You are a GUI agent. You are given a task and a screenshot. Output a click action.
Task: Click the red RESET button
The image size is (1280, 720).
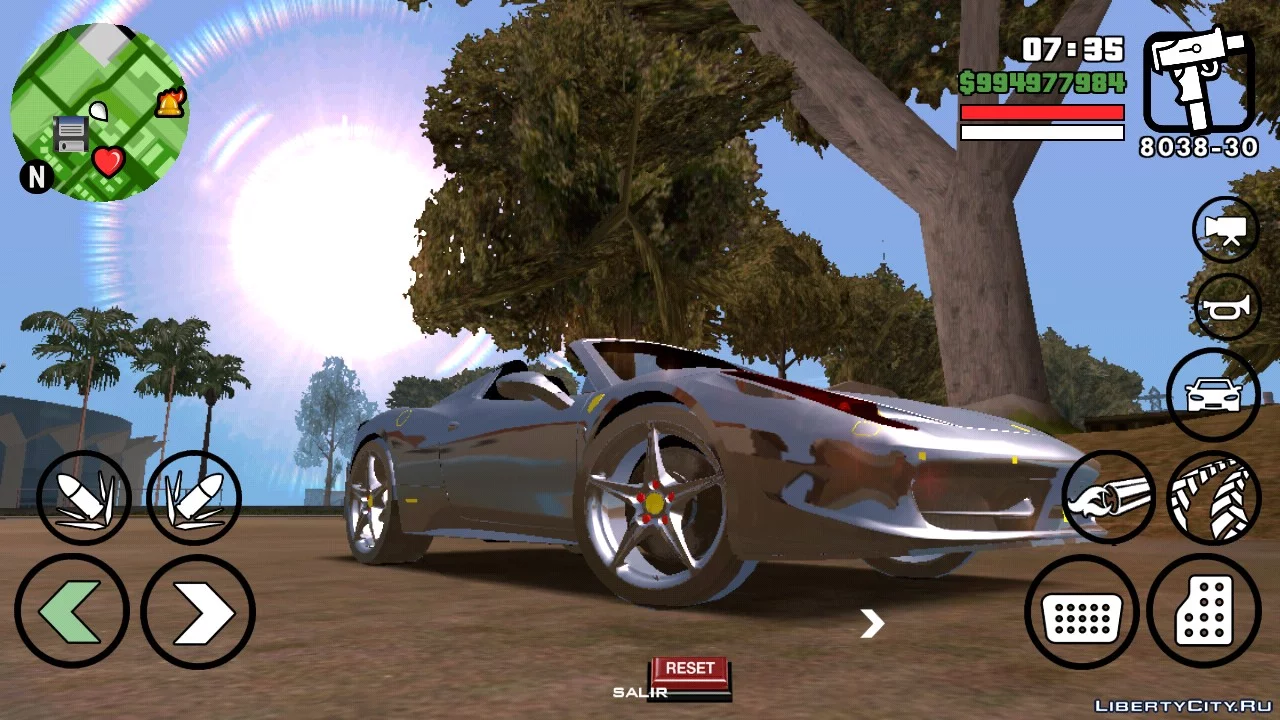coord(690,669)
